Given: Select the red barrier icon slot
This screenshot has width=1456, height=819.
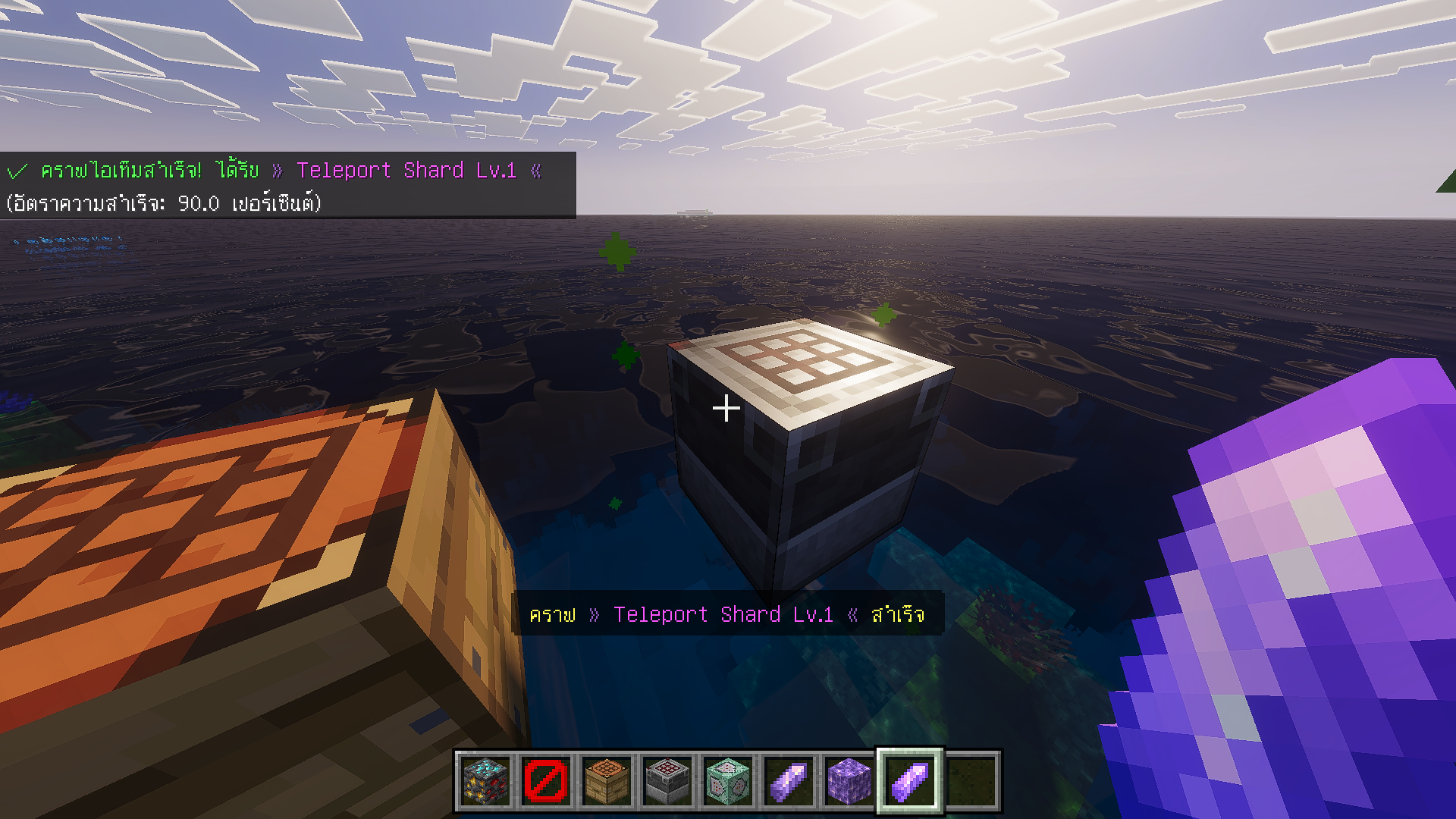Looking at the screenshot, I should click(546, 780).
